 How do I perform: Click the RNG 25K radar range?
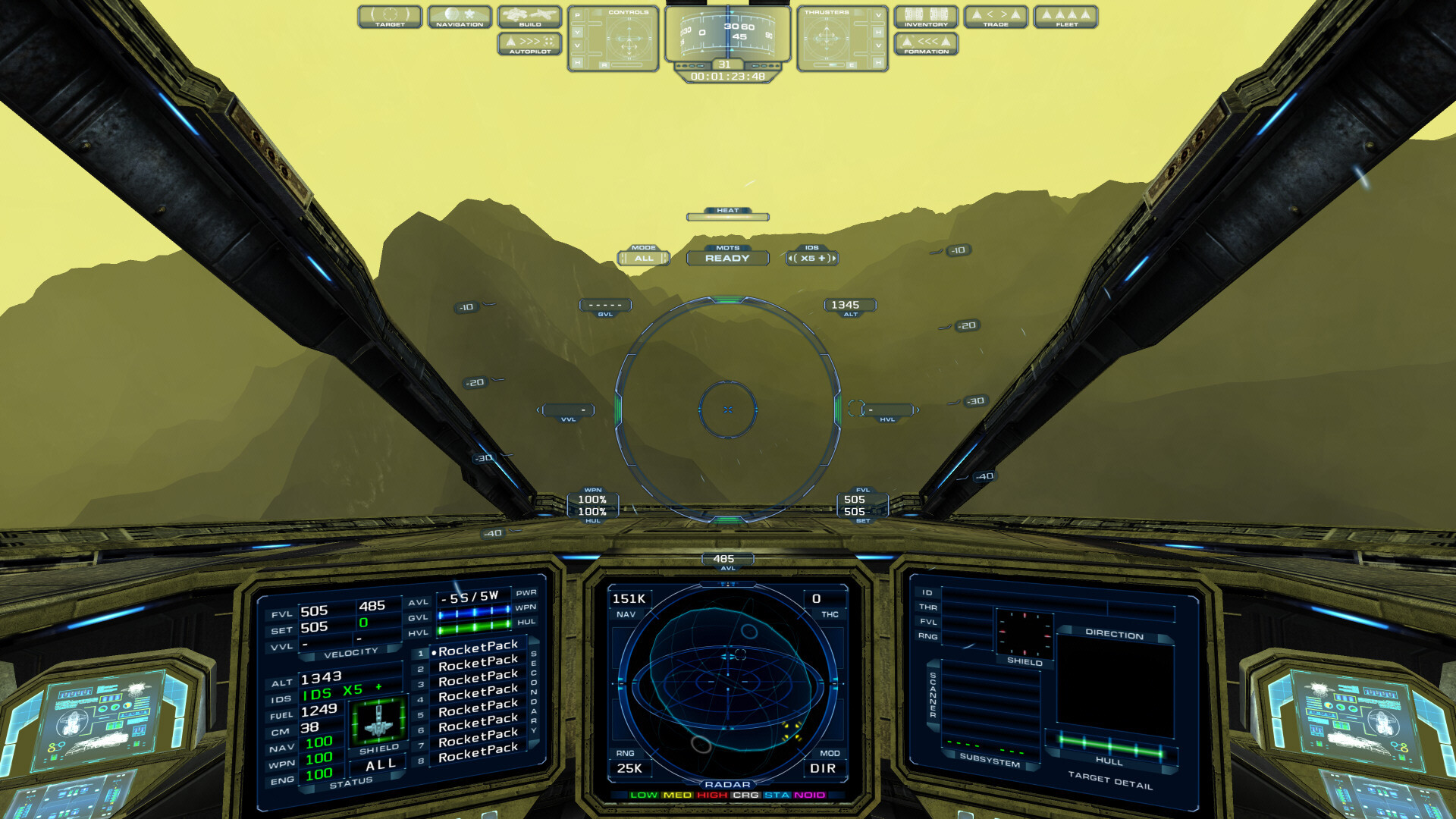click(630, 768)
